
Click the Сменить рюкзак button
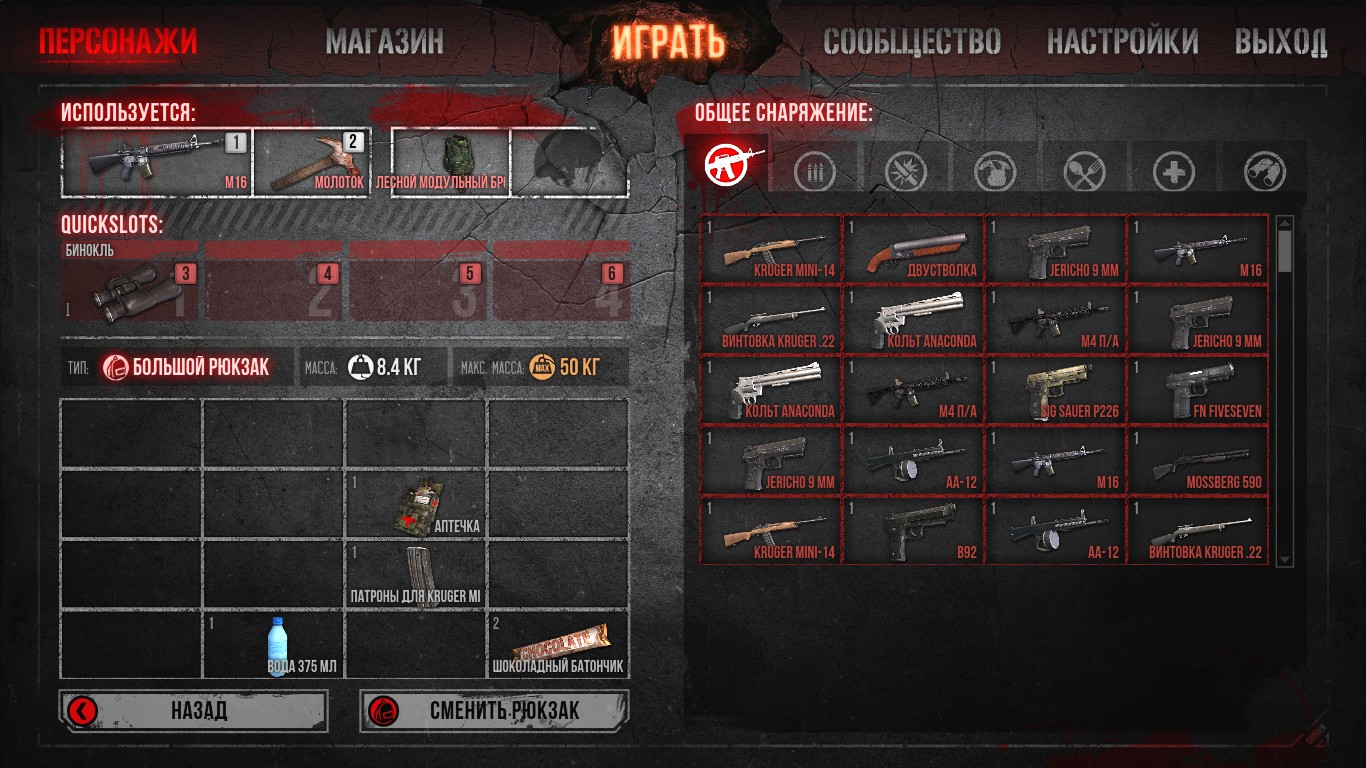pos(494,711)
